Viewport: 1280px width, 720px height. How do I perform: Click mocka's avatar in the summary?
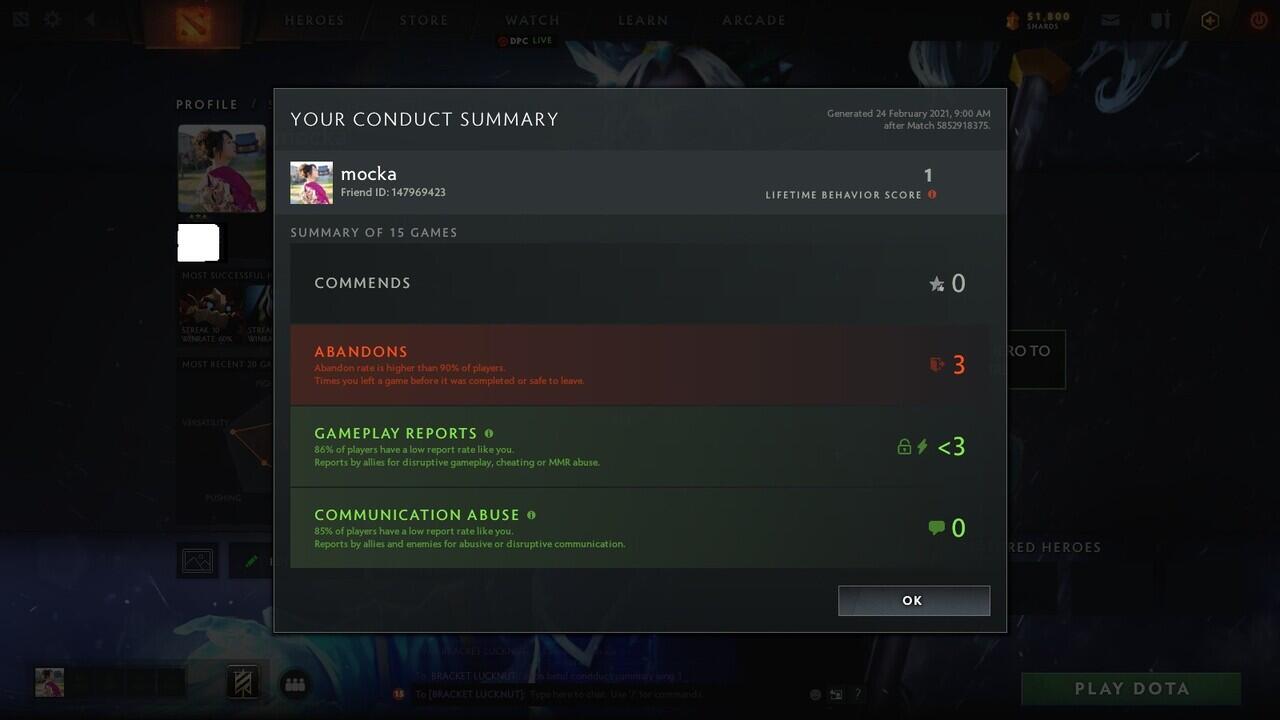tap(311, 183)
